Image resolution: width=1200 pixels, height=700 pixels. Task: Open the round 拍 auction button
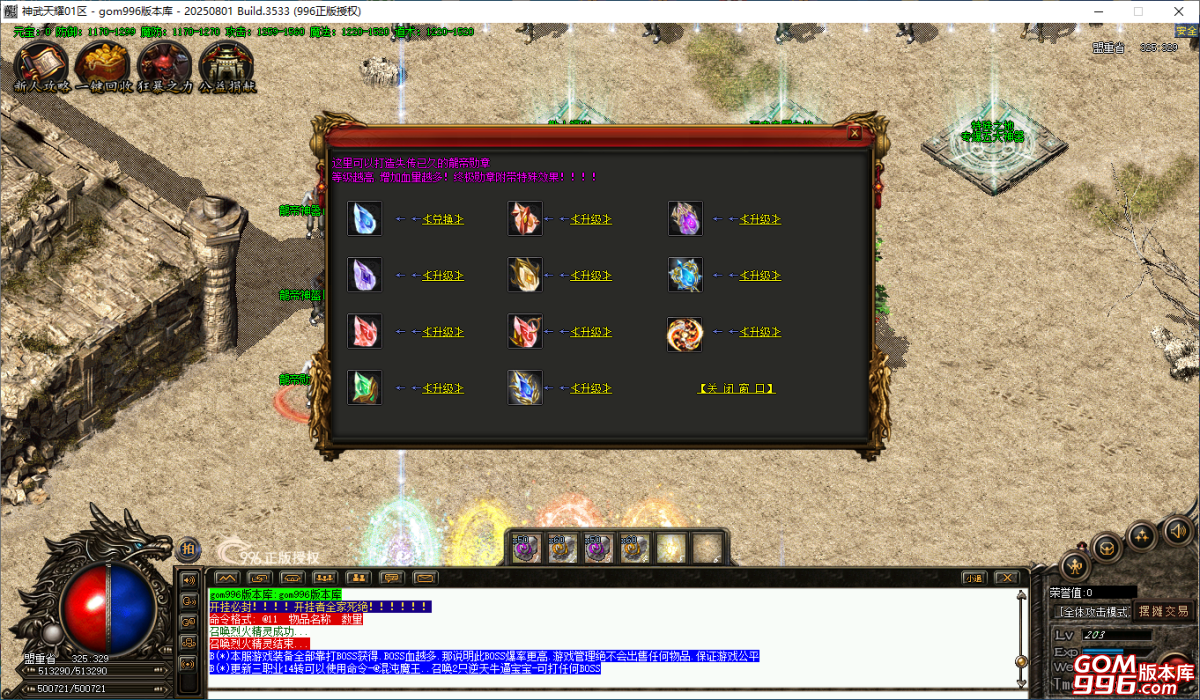point(189,548)
